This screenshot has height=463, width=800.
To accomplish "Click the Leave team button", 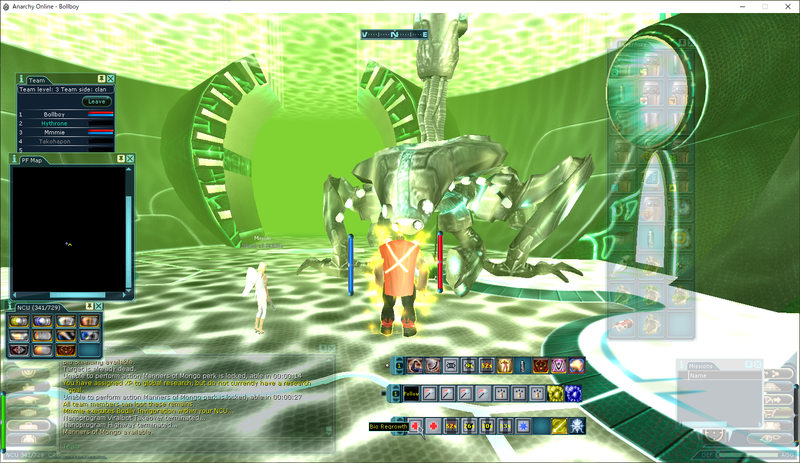I will click(97, 101).
